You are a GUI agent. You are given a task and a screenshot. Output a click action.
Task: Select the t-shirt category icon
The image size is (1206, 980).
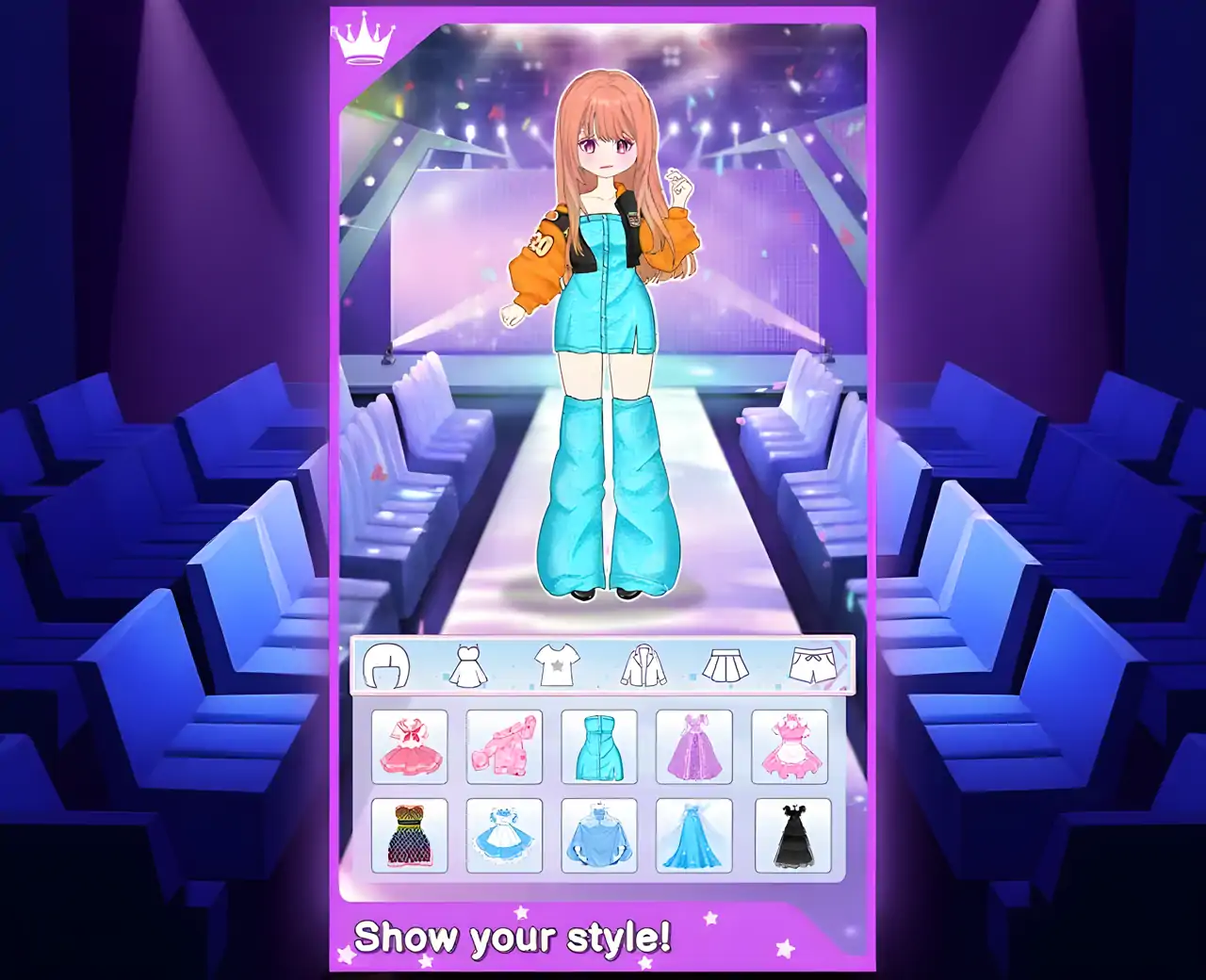click(555, 664)
